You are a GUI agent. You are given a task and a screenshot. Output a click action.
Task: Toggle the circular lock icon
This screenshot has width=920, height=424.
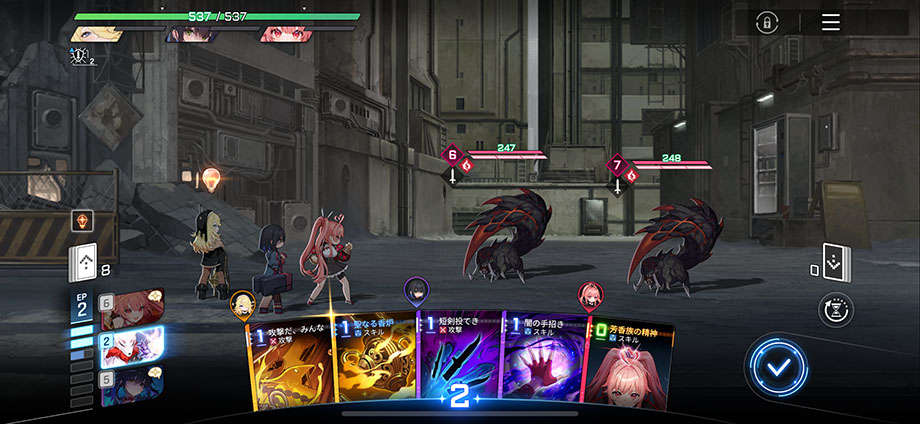pyautogui.click(x=767, y=23)
